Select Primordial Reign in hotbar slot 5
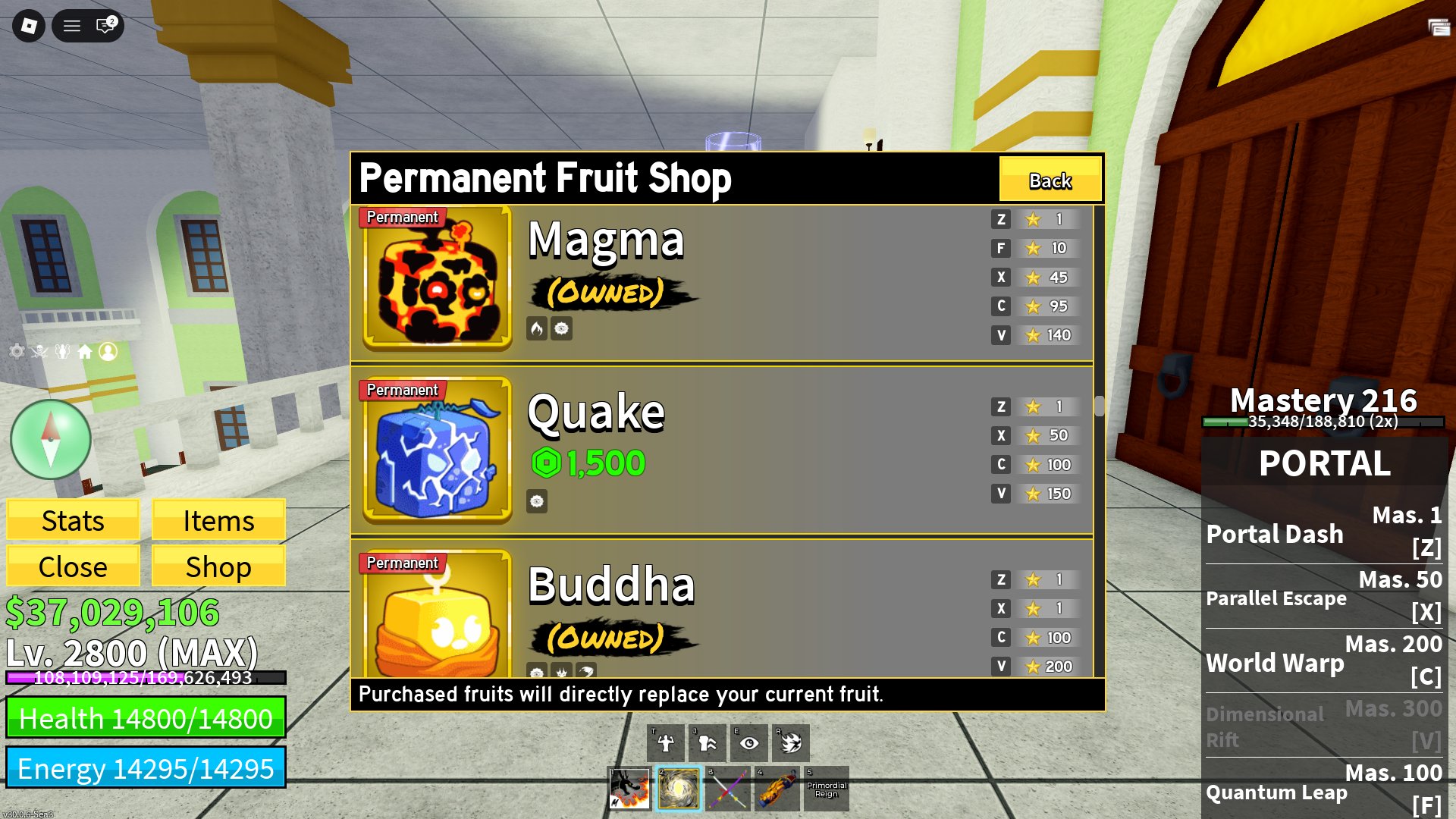 click(825, 789)
